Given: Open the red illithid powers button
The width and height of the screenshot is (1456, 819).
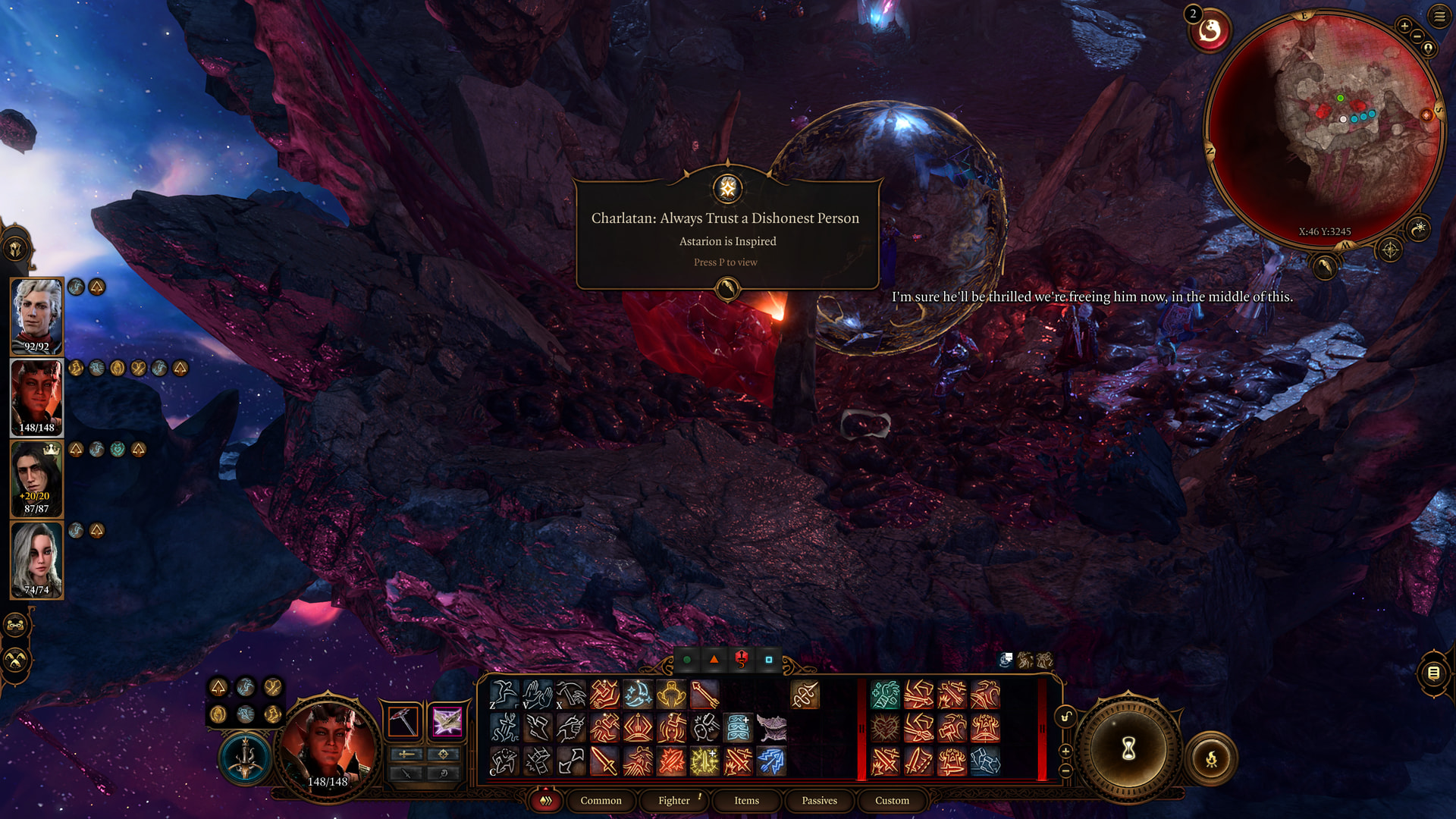Looking at the screenshot, I should (x=1210, y=31).
